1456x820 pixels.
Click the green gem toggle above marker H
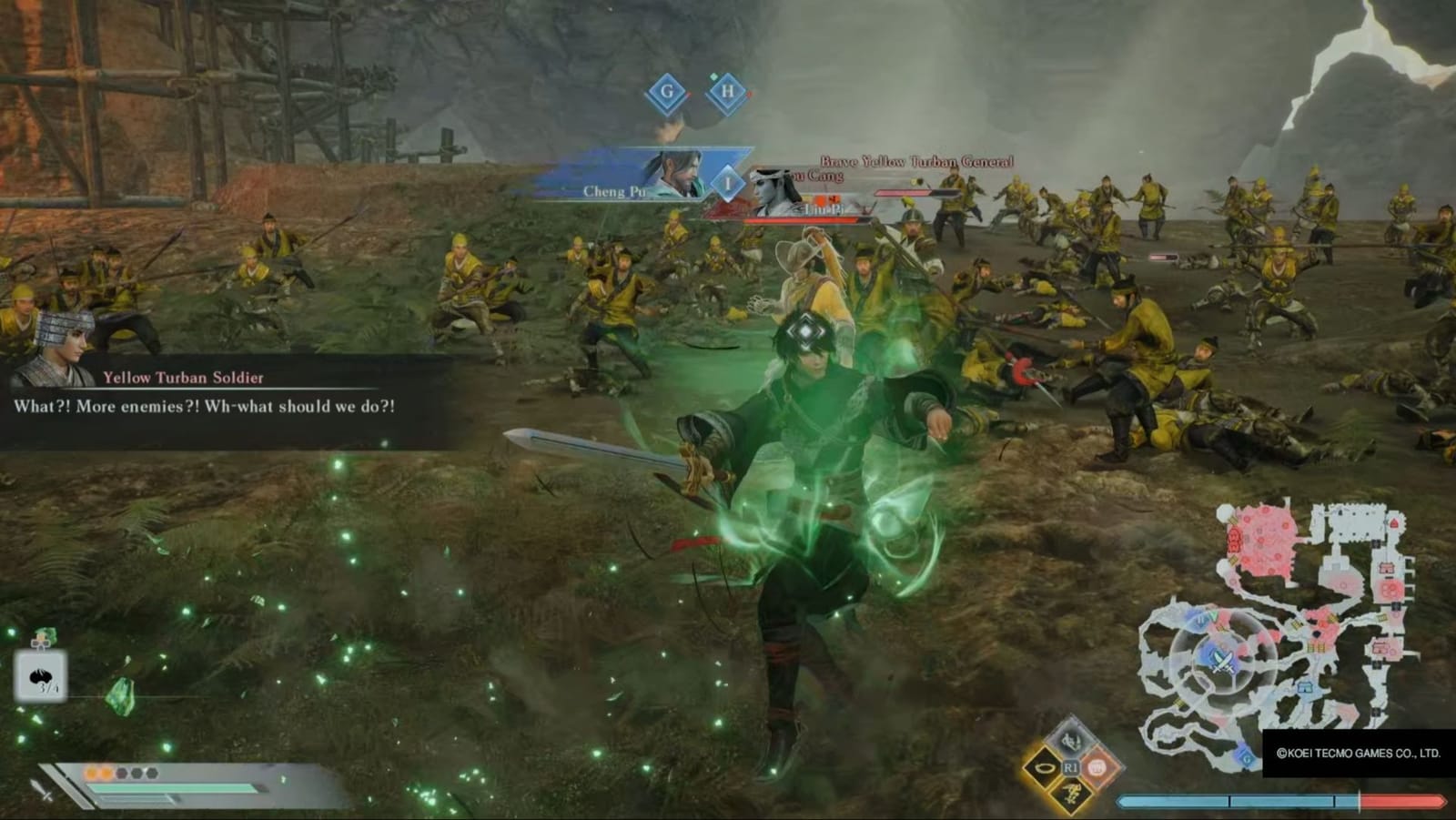pos(714,78)
